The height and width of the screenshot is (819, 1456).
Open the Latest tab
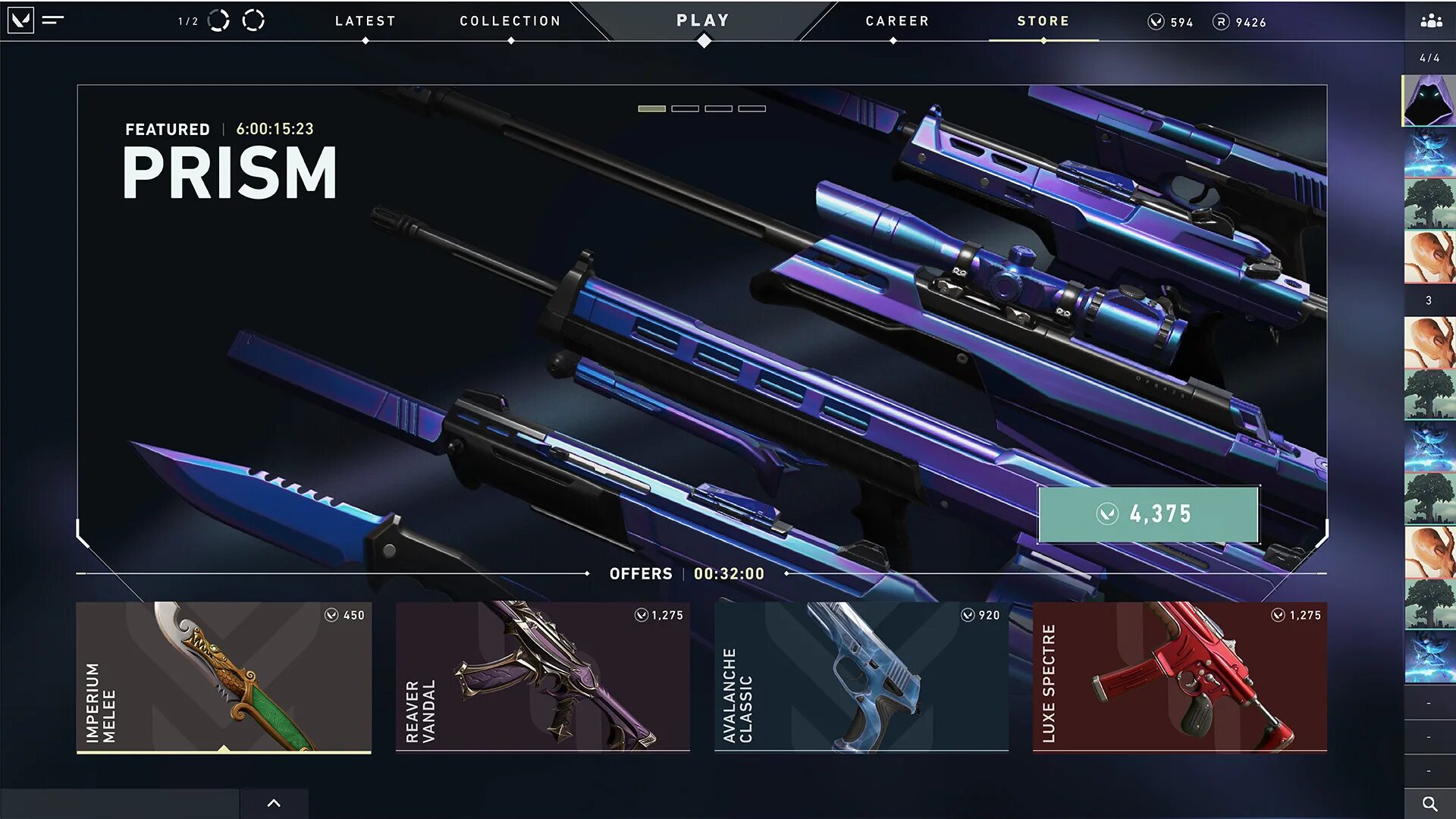coord(365,21)
